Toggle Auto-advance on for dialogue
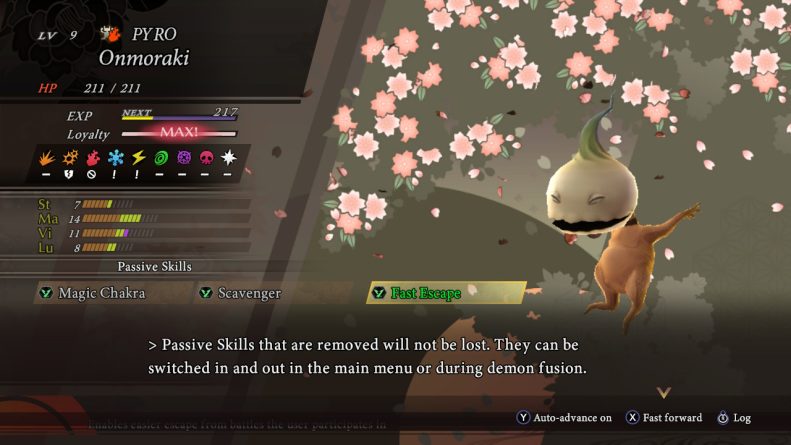Screen dimensions: 791x445 point(564,417)
